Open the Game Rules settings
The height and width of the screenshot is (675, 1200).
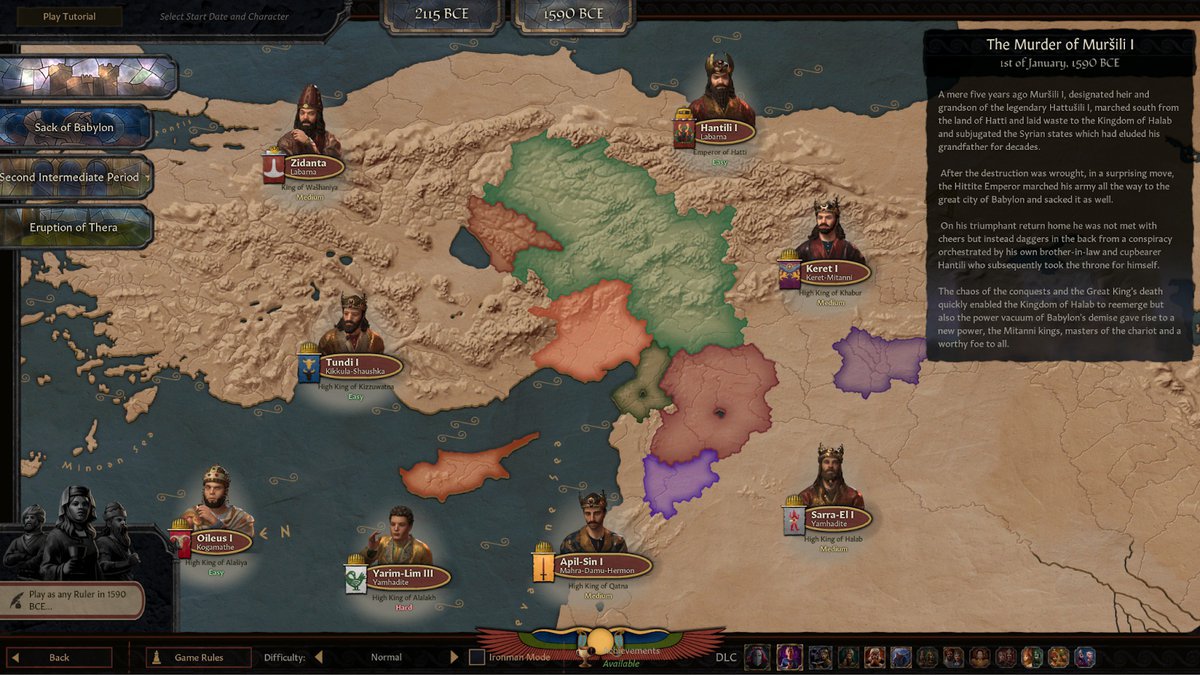tap(198, 657)
